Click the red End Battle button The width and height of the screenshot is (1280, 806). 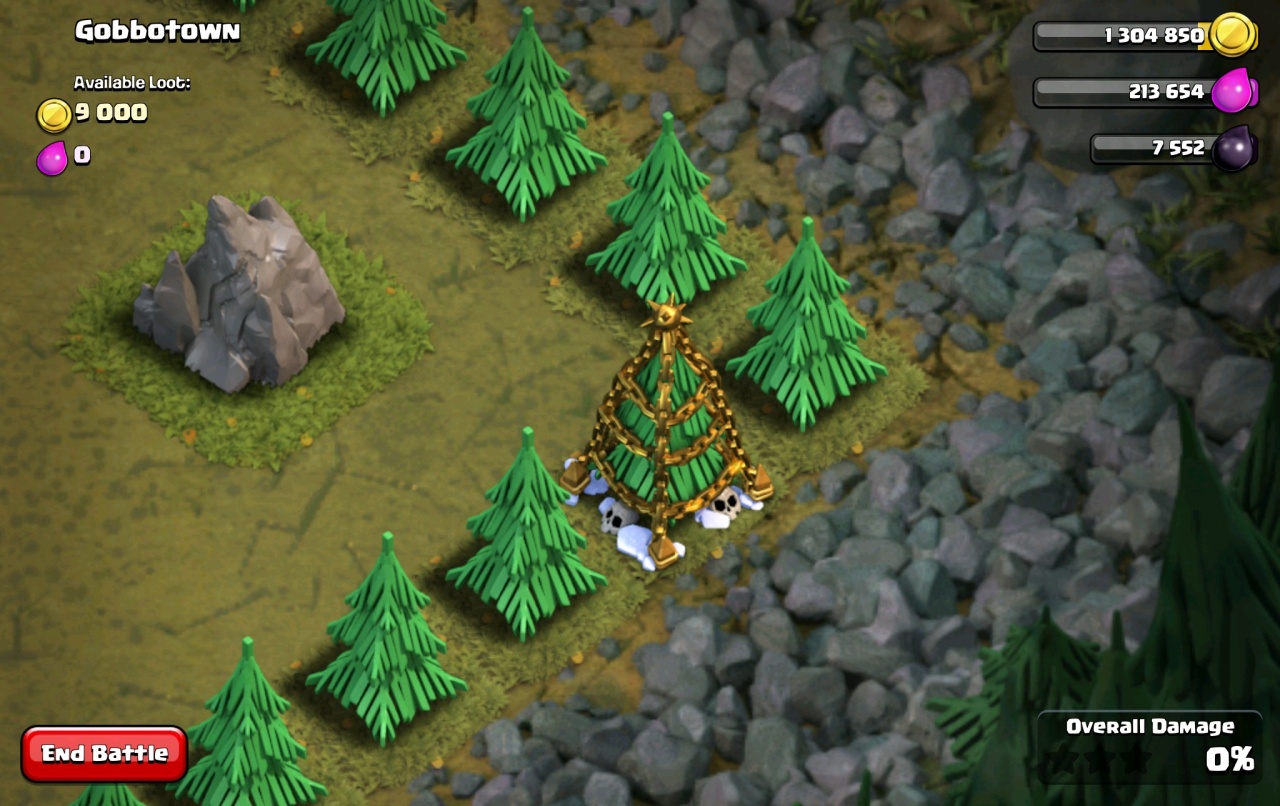[x=104, y=753]
